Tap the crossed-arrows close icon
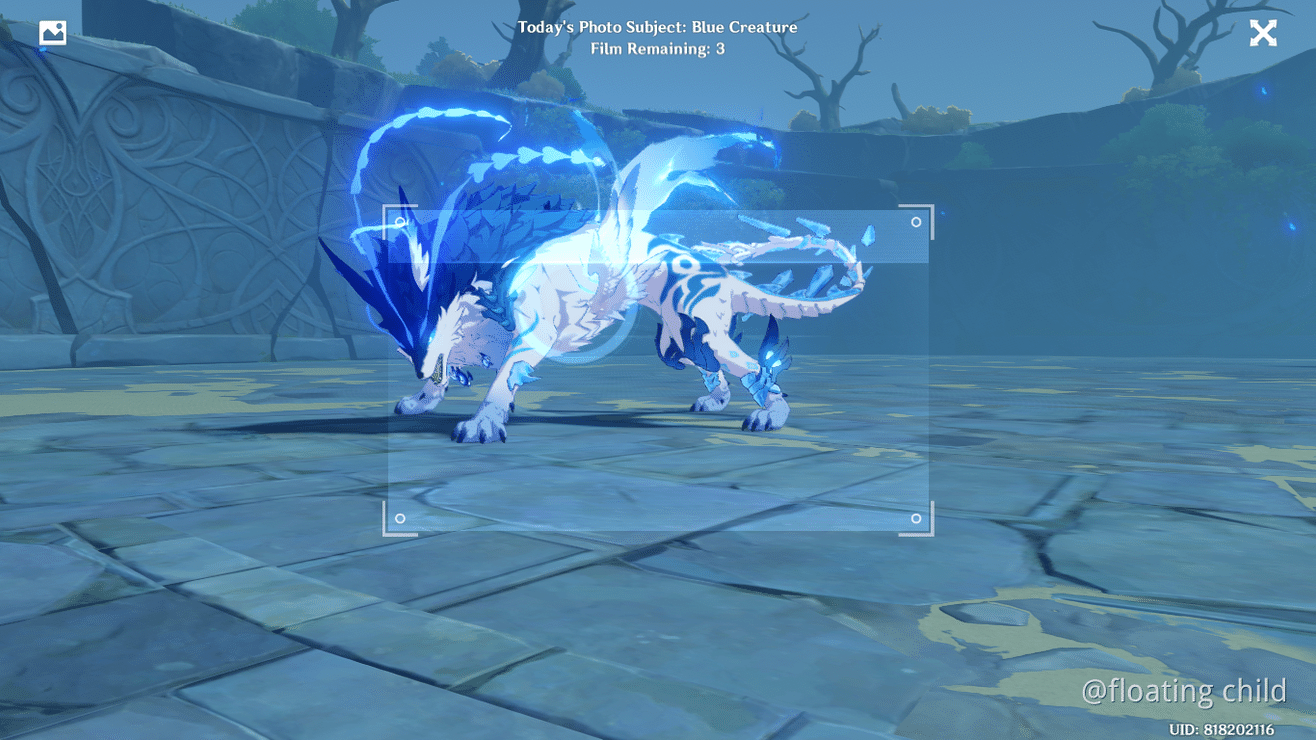The height and width of the screenshot is (740, 1316). click(x=1263, y=32)
